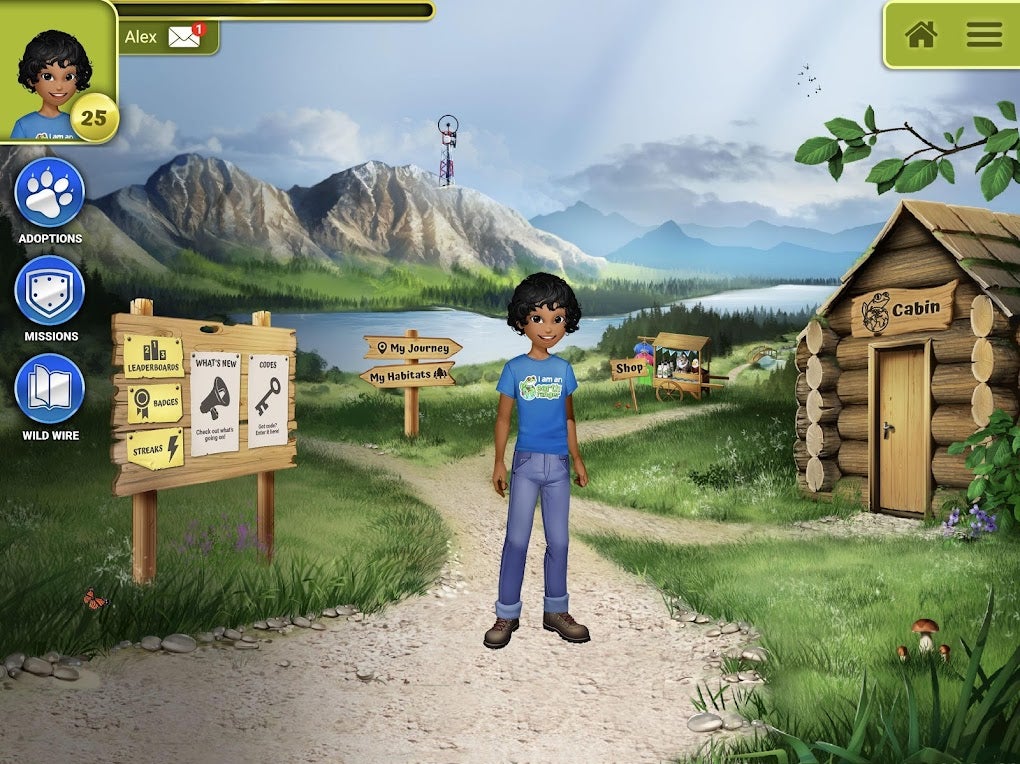The image size is (1020, 764).
Task: Open the mail envelope inbox
Action: [186, 36]
